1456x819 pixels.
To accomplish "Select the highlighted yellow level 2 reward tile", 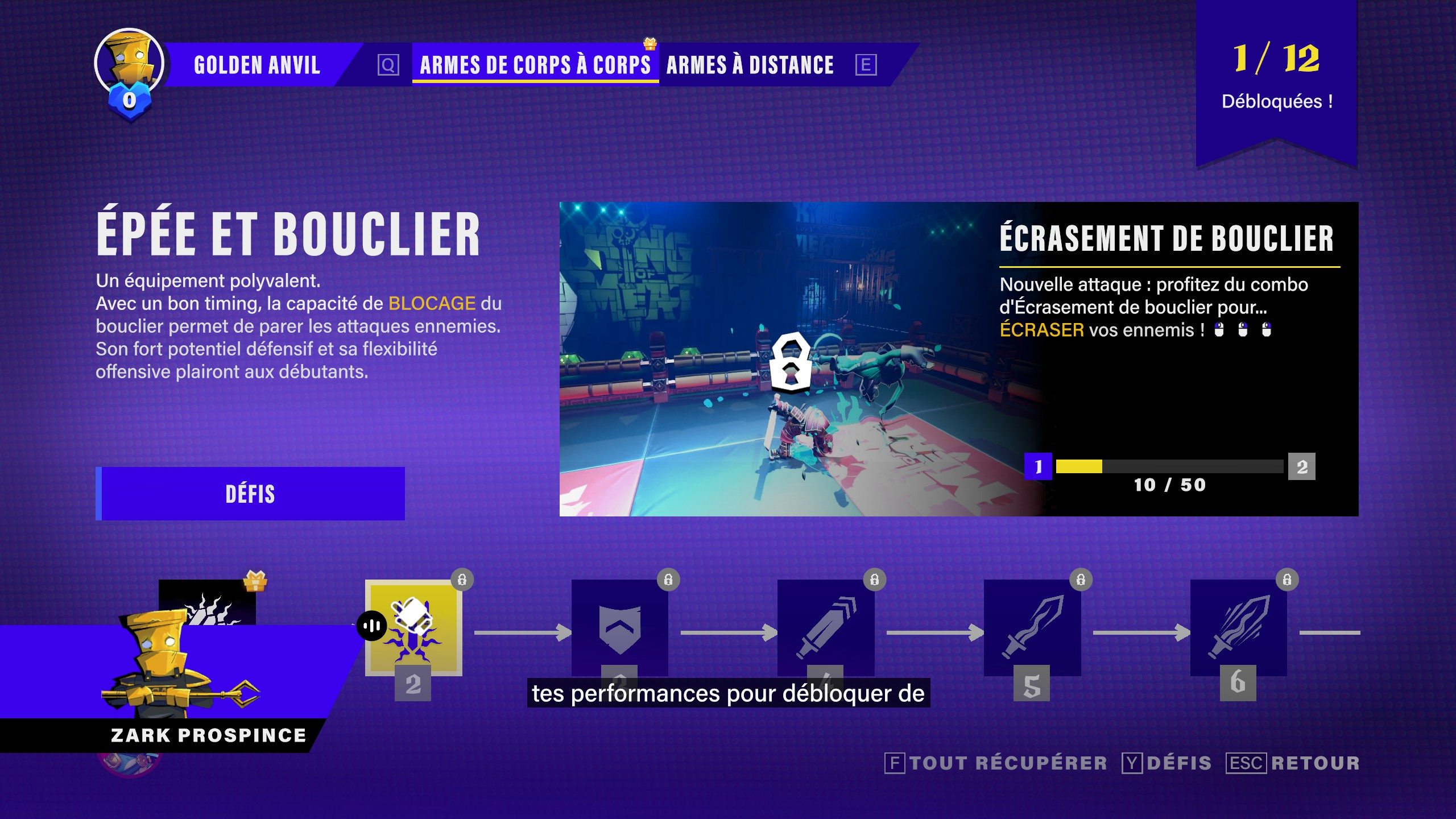I will pos(413,627).
